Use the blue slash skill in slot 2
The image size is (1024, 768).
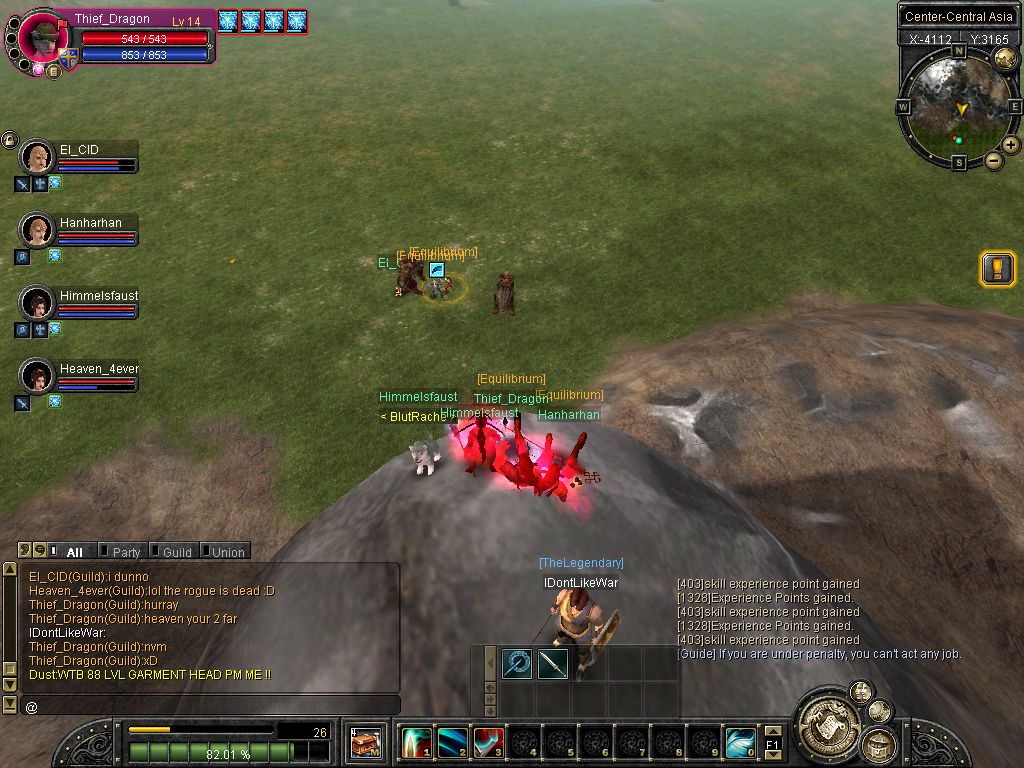(x=452, y=743)
